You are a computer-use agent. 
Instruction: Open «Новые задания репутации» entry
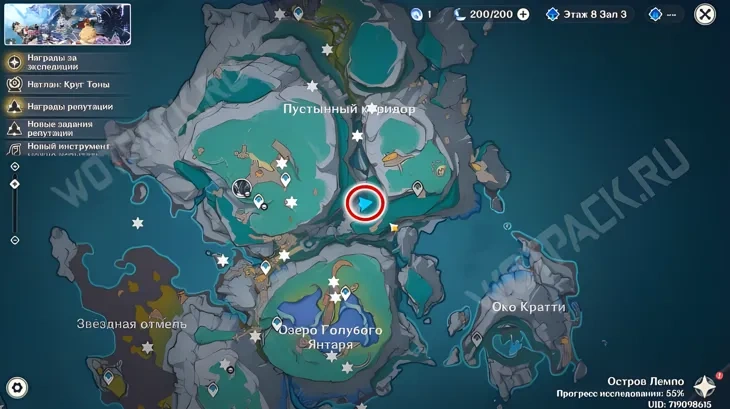tap(58, 127)
